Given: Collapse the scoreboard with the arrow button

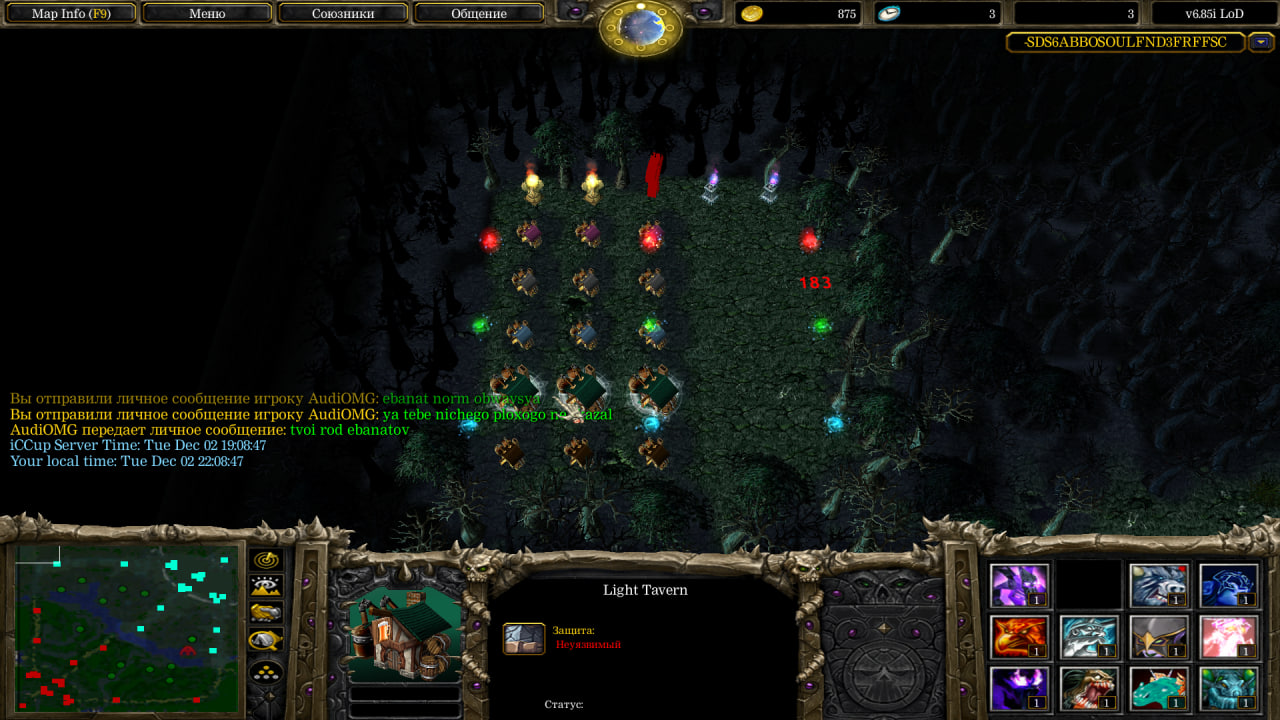Looking at the screenshot, I should point(1261,43).
